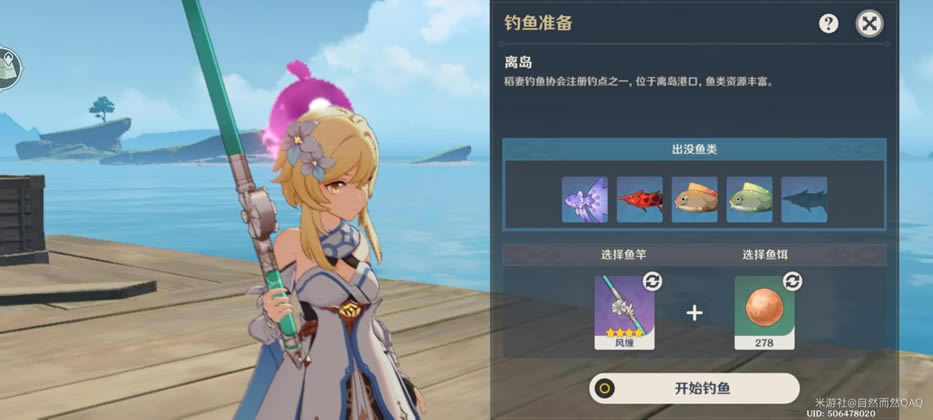
Task: Inspect the brown pufferfish icon
Action: (694, 199)
